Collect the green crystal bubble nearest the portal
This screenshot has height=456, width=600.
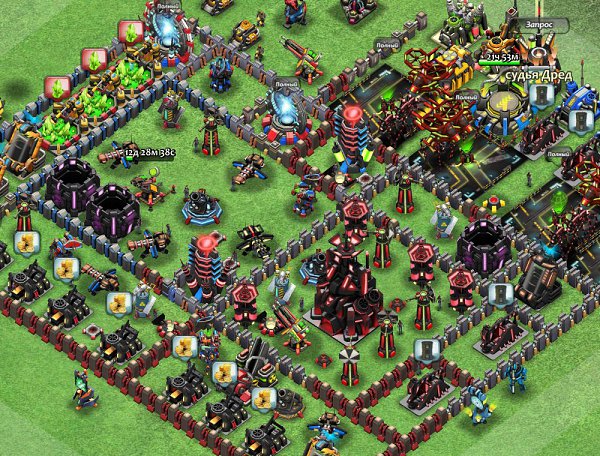coord(130,32)
